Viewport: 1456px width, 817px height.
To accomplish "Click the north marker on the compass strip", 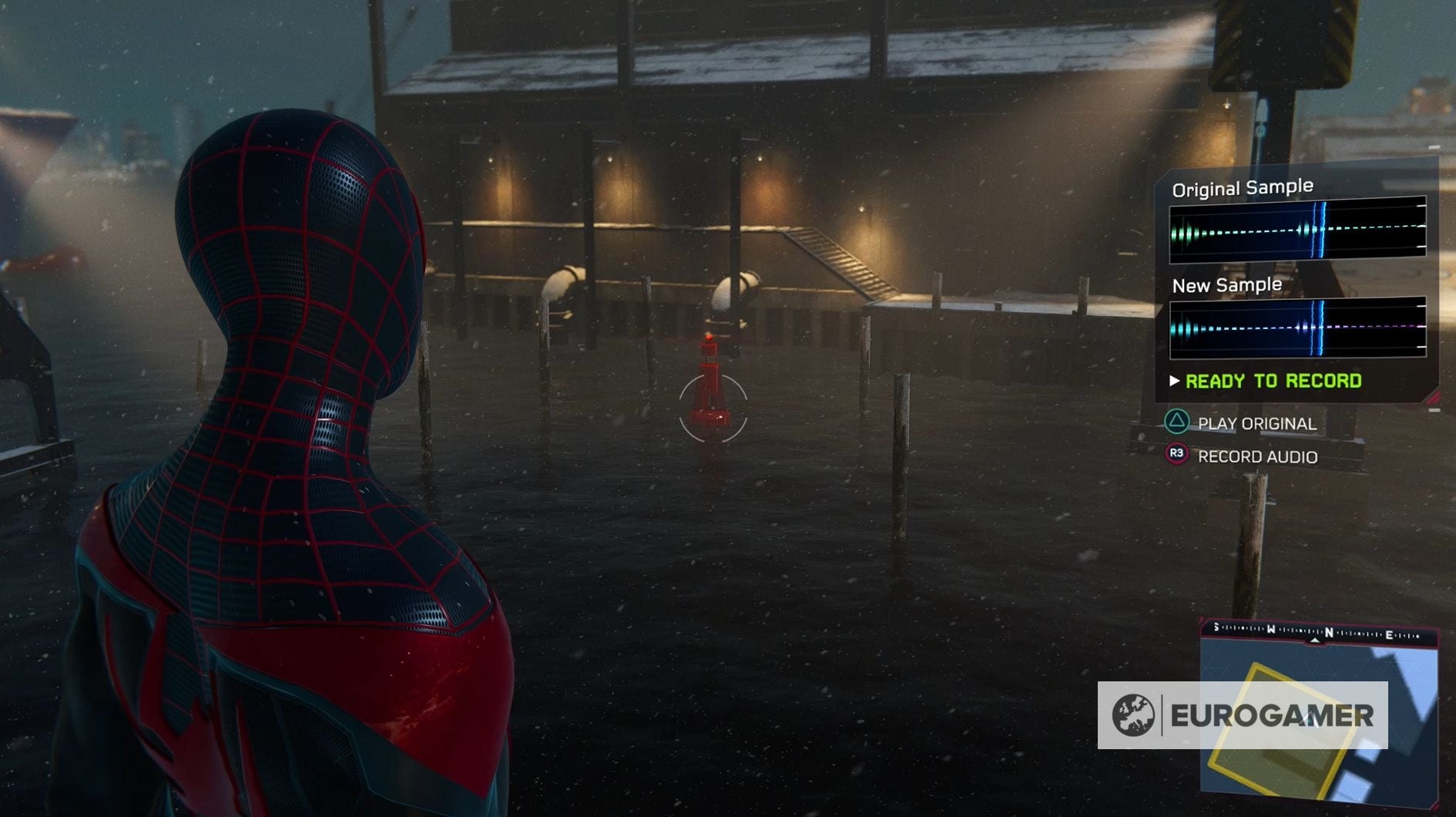I will pos(1329,633).
